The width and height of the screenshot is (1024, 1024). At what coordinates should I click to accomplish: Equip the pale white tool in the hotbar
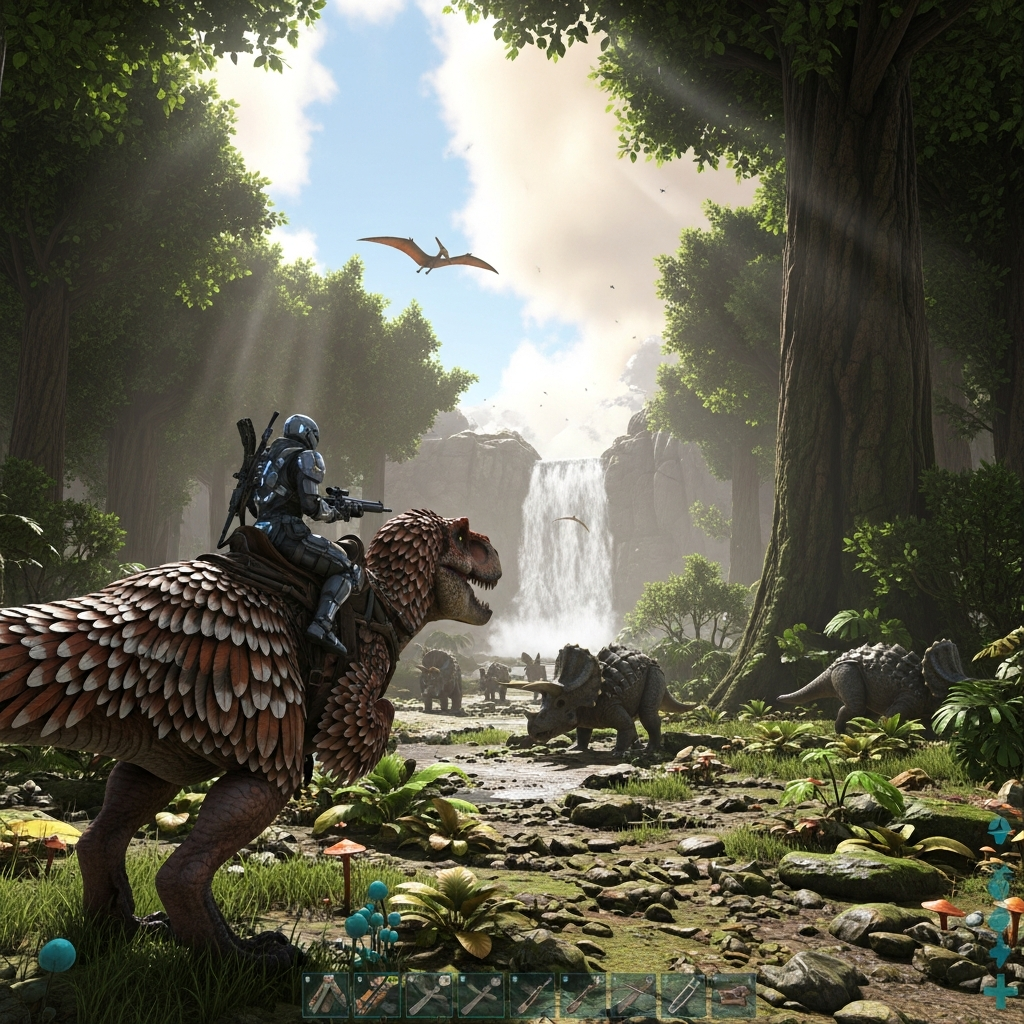coord(685,995)
